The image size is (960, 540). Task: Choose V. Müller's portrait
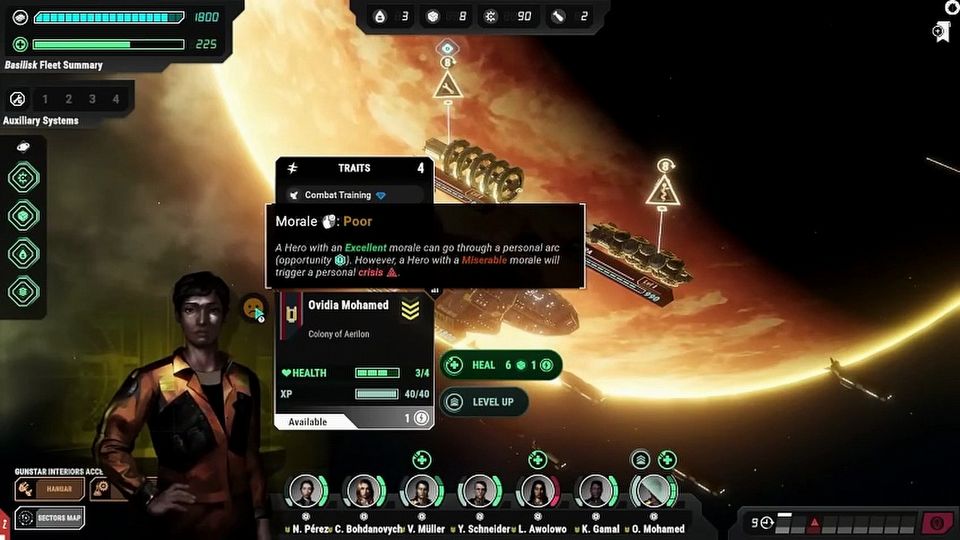coord(421,492)
